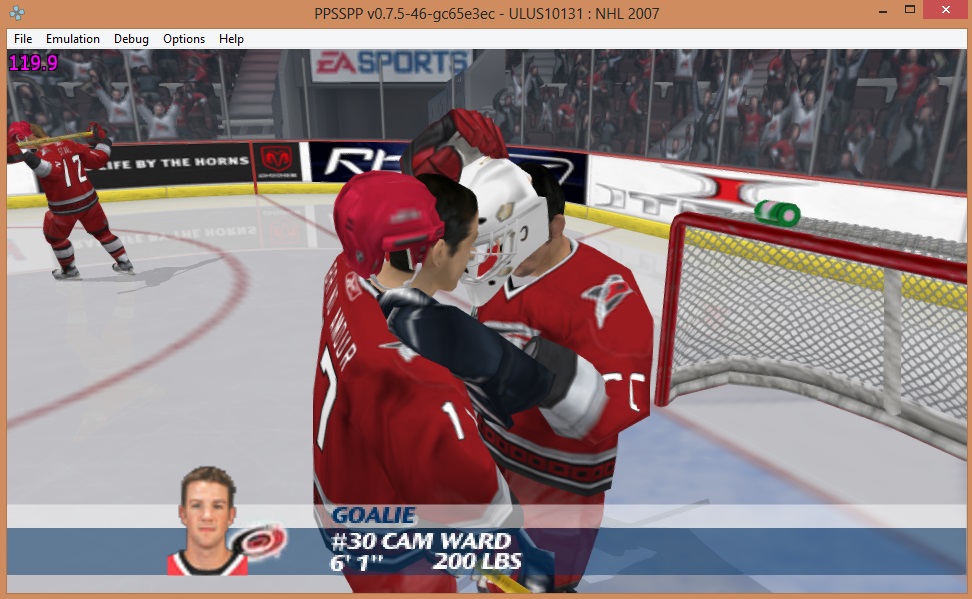Open the Debug menu
972x599 pixels.
tap(131, 39)
